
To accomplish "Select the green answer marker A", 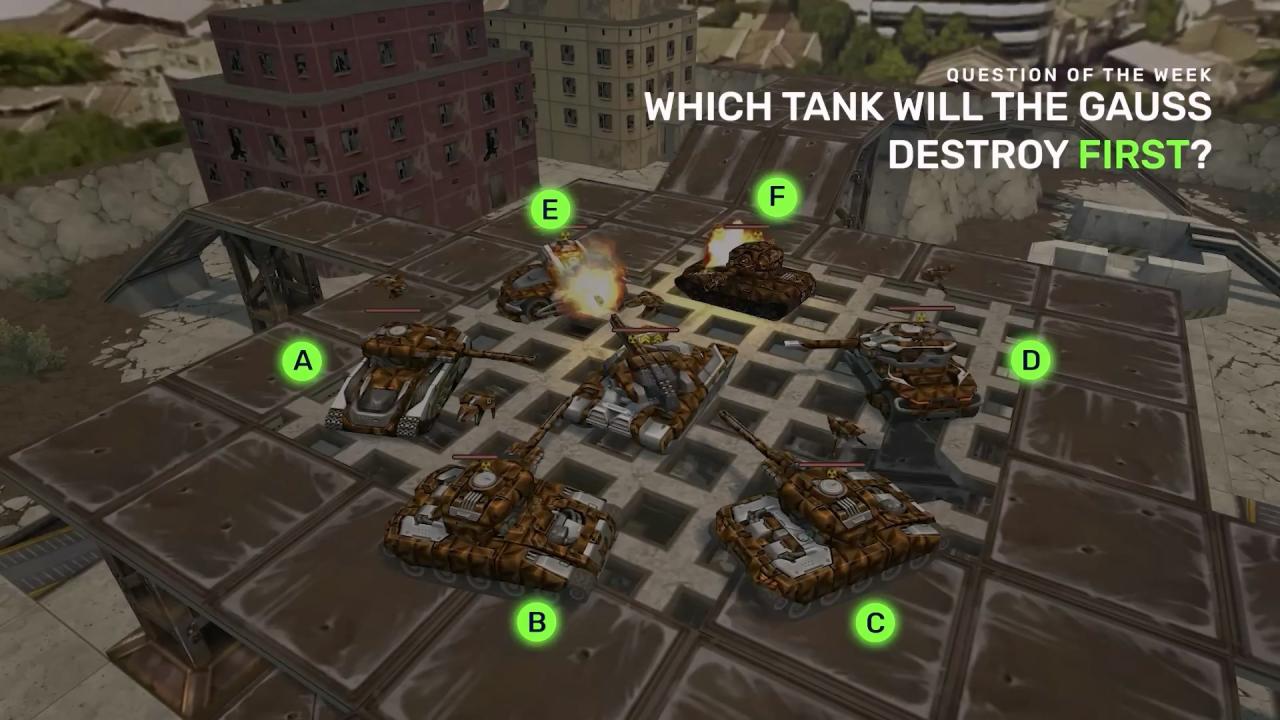I will coord(302,361).
